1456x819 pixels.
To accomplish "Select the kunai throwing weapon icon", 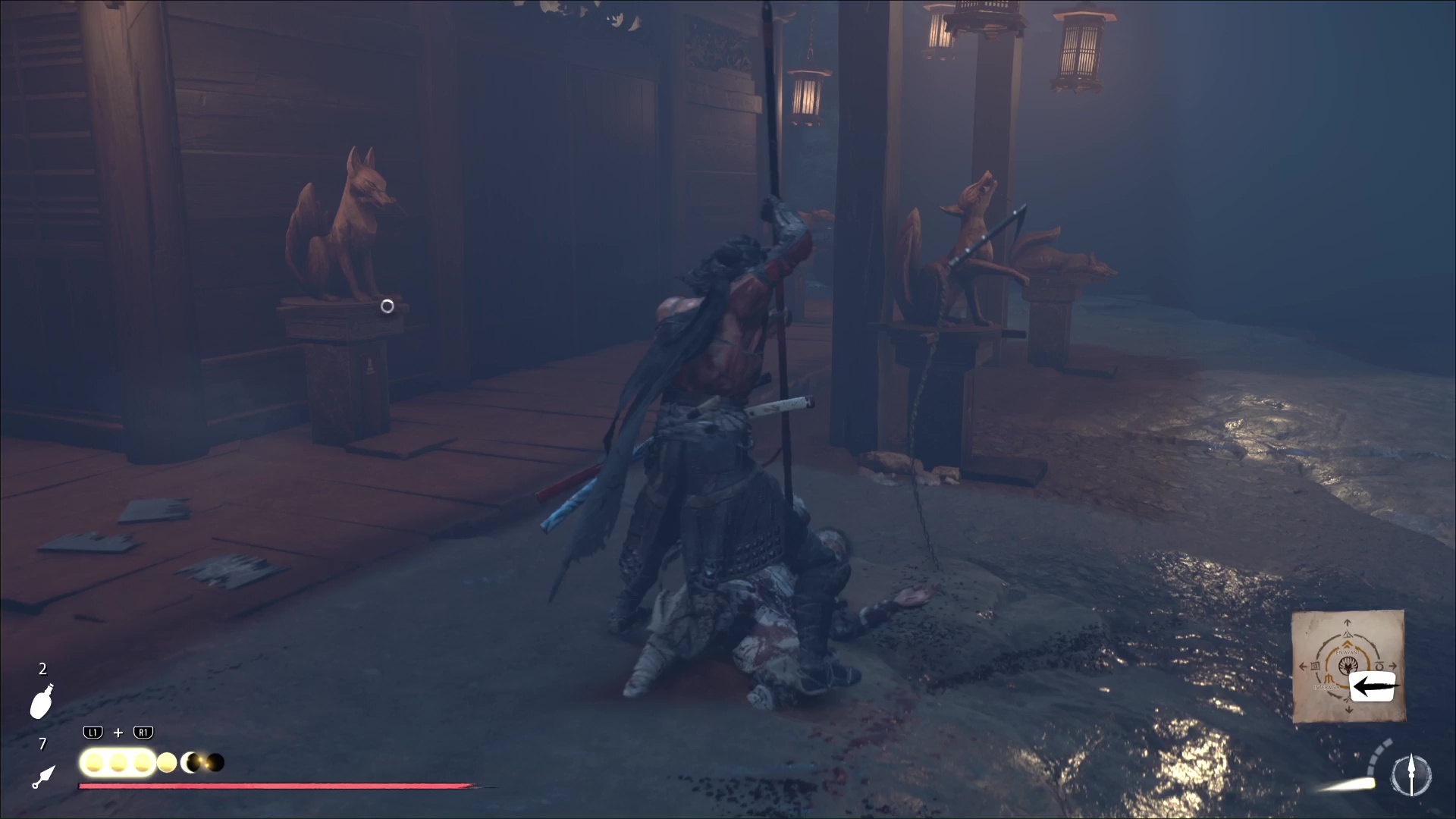I will [44, 777].
